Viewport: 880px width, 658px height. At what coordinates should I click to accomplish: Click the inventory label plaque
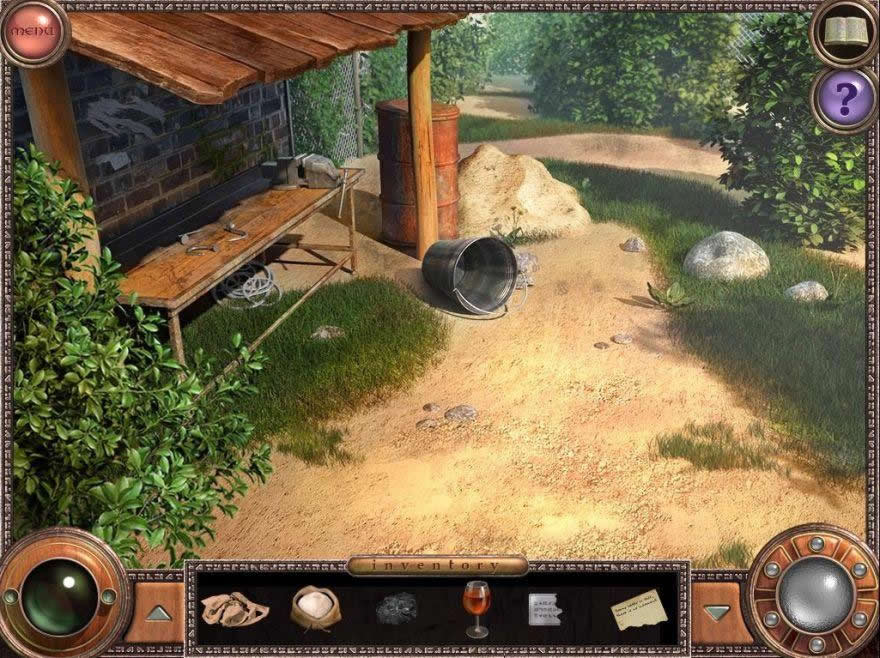[437, 566]
